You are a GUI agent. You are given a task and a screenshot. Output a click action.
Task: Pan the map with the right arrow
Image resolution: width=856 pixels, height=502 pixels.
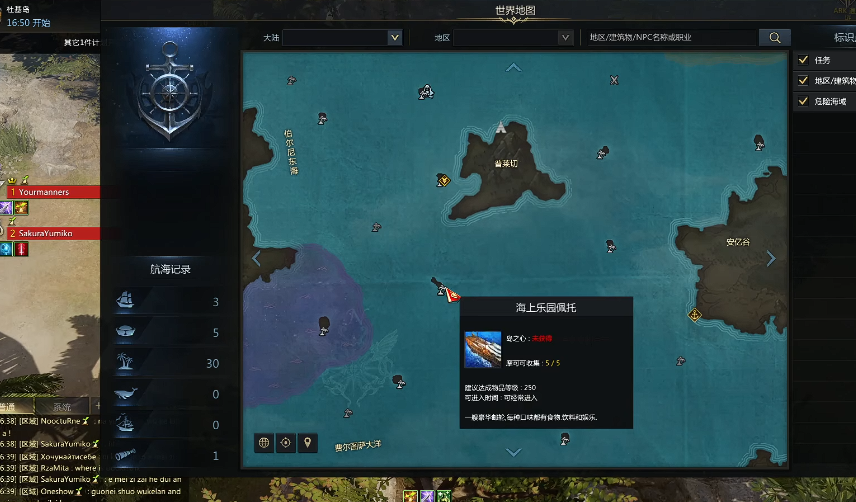tap(771, 258)
